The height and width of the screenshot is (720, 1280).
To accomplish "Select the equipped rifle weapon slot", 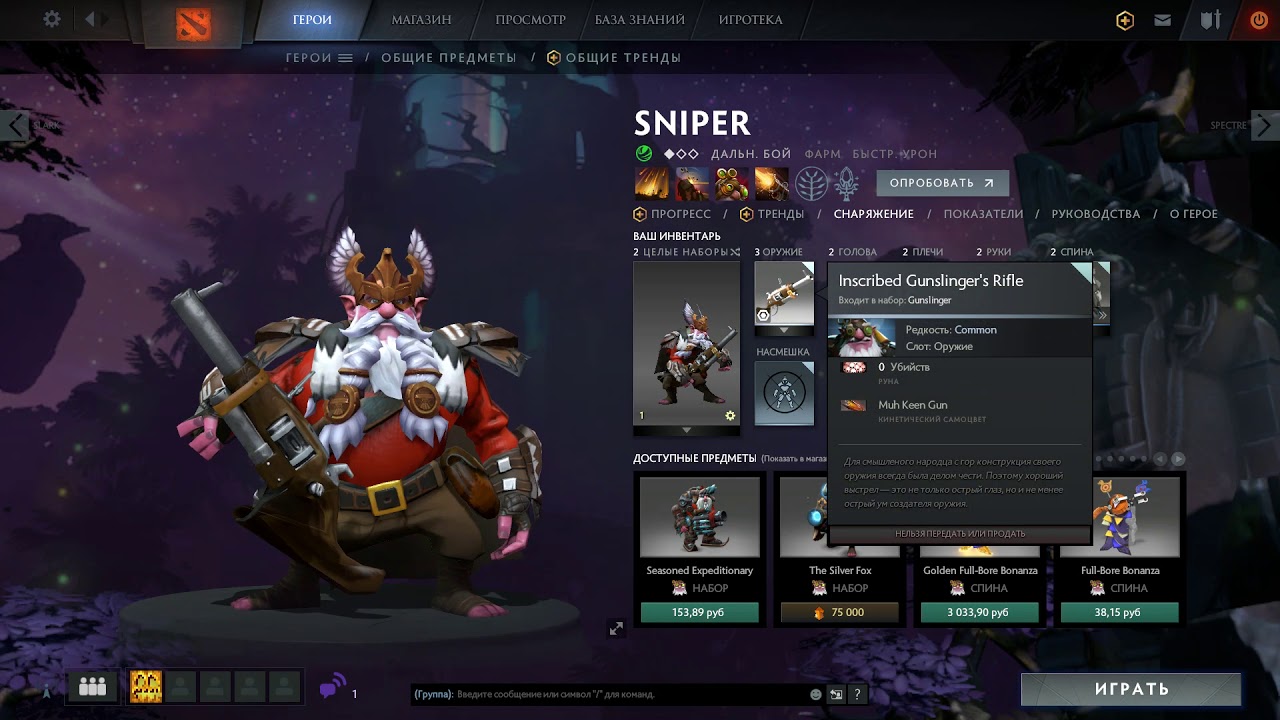I will (x=783, y=293).
